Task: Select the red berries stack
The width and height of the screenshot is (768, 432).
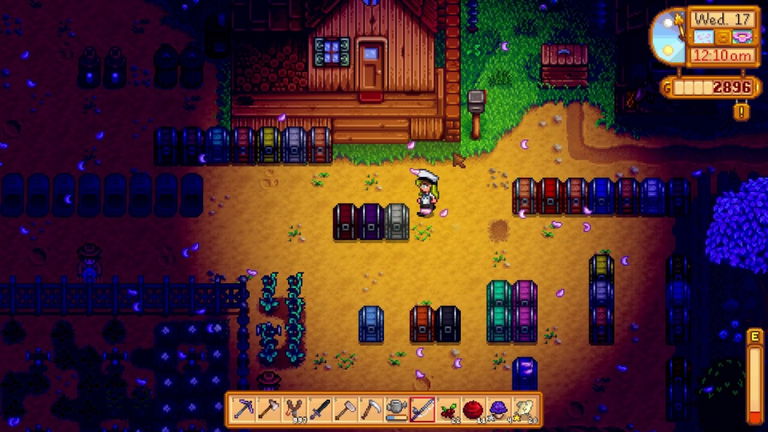Action: pos(448,408)
